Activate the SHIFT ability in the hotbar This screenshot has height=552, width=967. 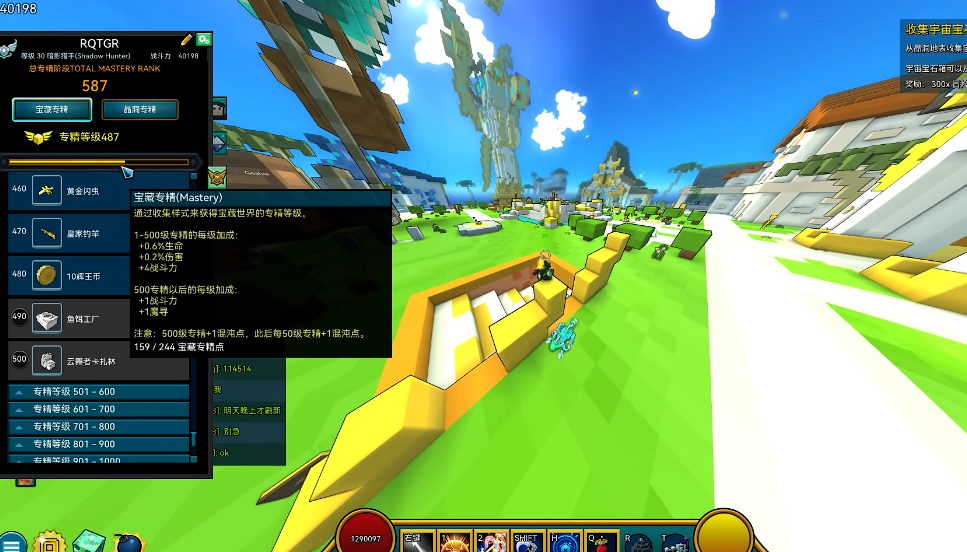[x=527, y=541]
